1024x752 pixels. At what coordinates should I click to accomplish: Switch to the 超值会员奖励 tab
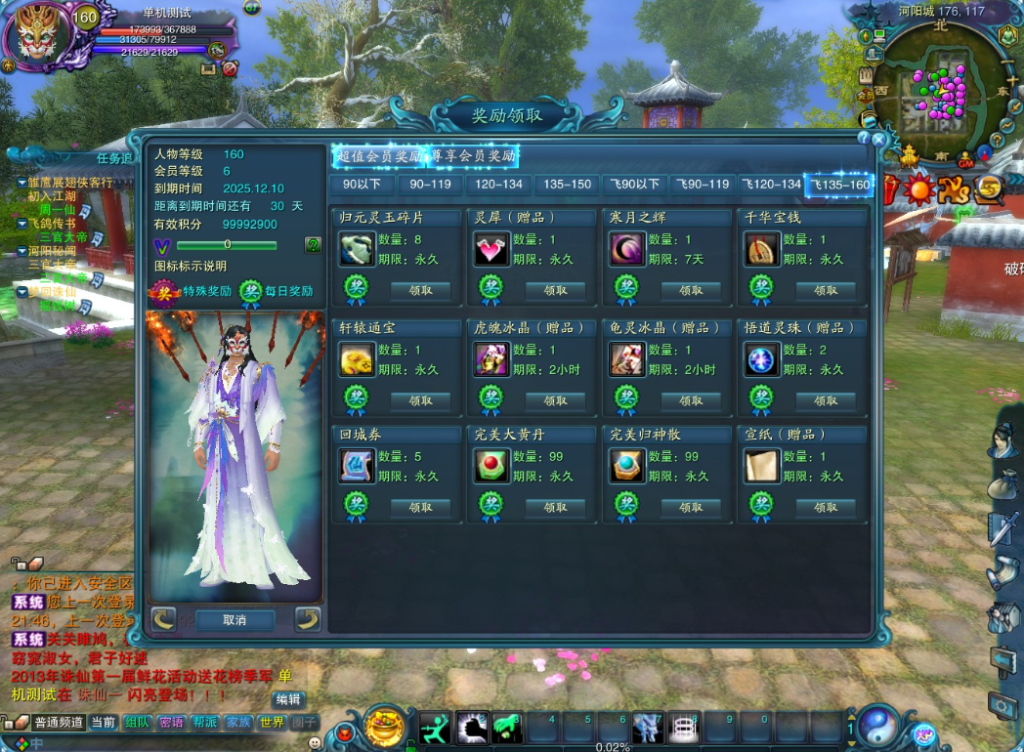tap(378, 156)
